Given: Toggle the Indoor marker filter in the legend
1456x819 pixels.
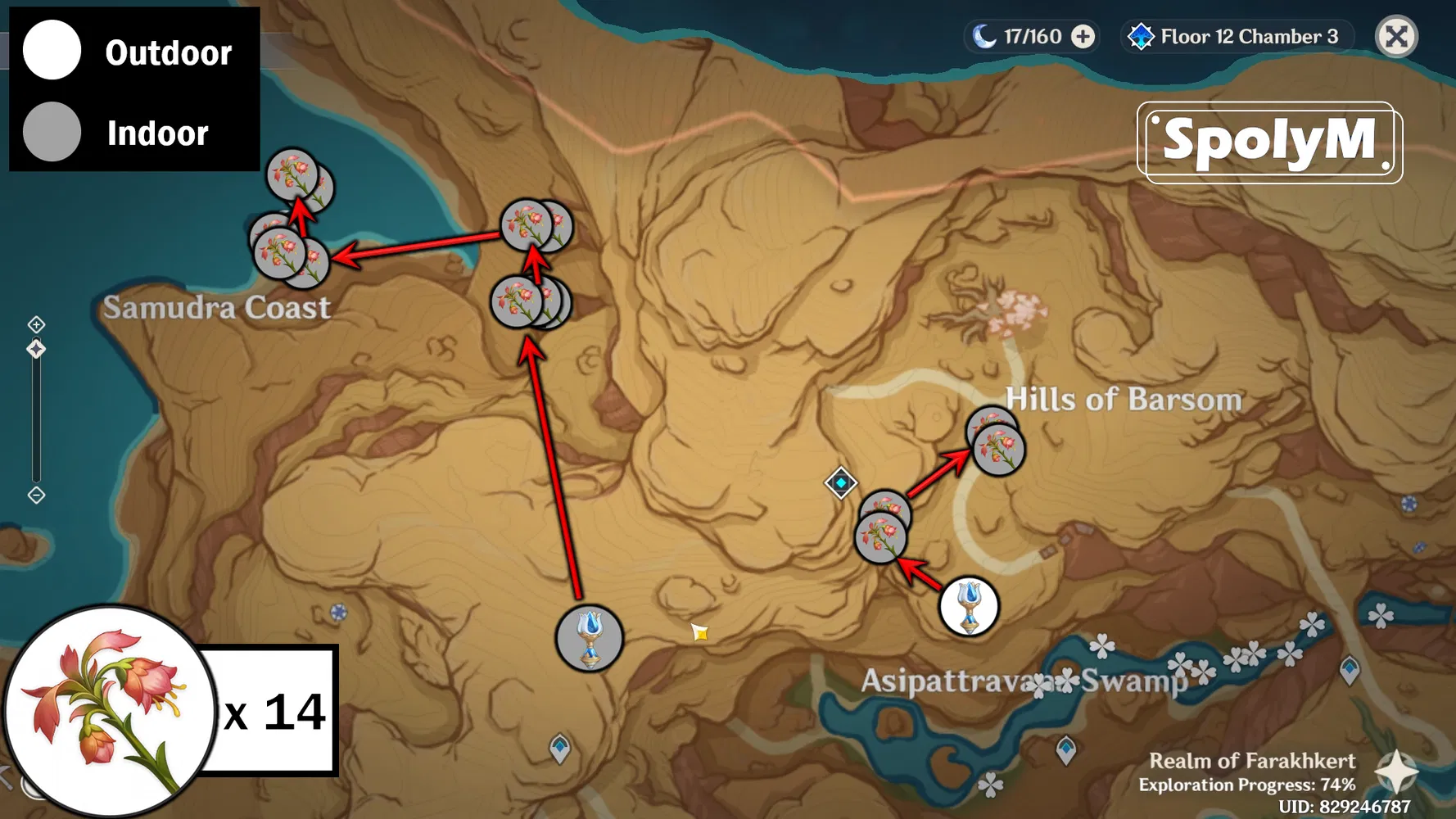Looking at the screenshot, I should [52, 132].
